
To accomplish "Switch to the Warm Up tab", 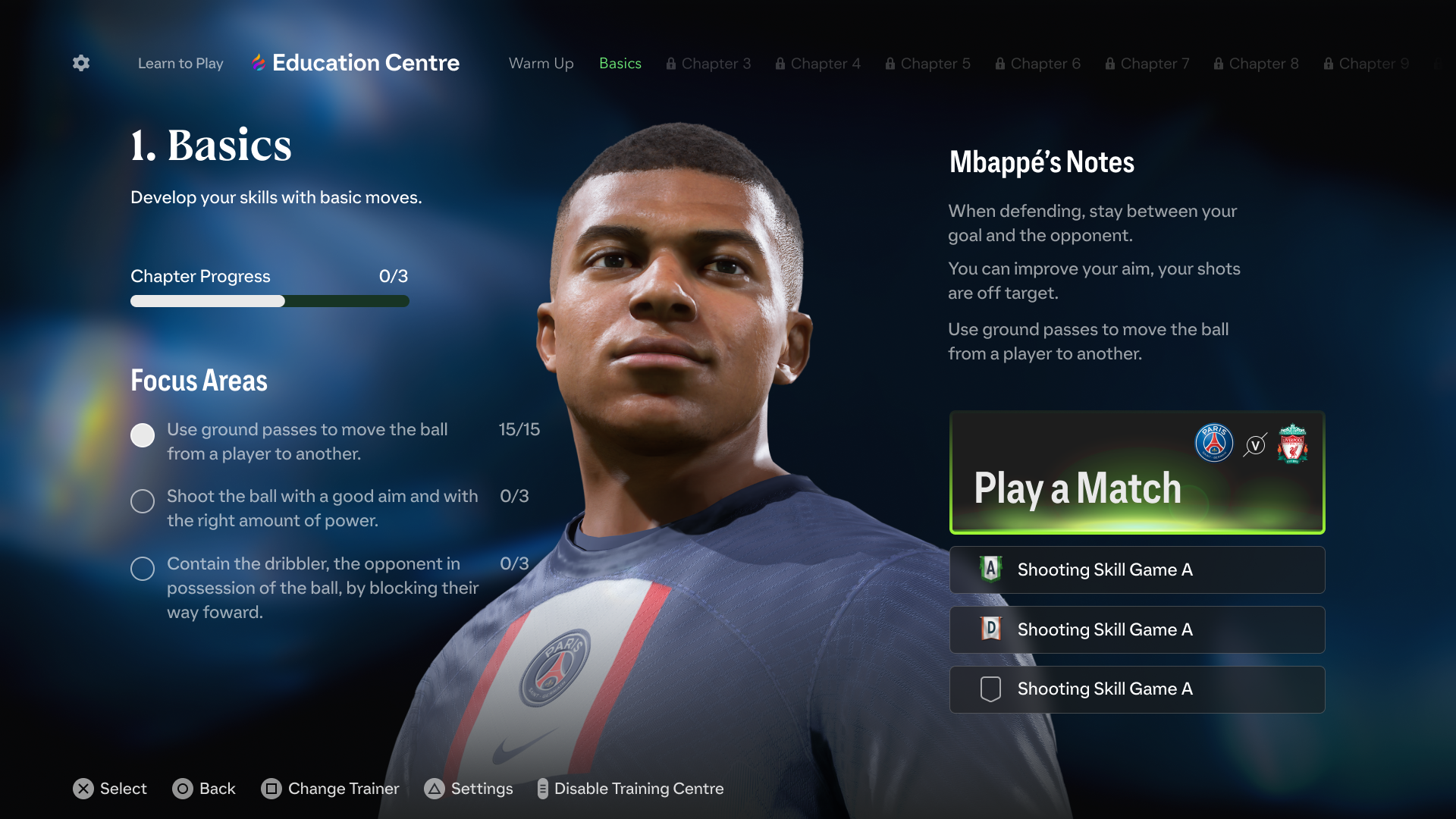I will click(x=541, y=64).
